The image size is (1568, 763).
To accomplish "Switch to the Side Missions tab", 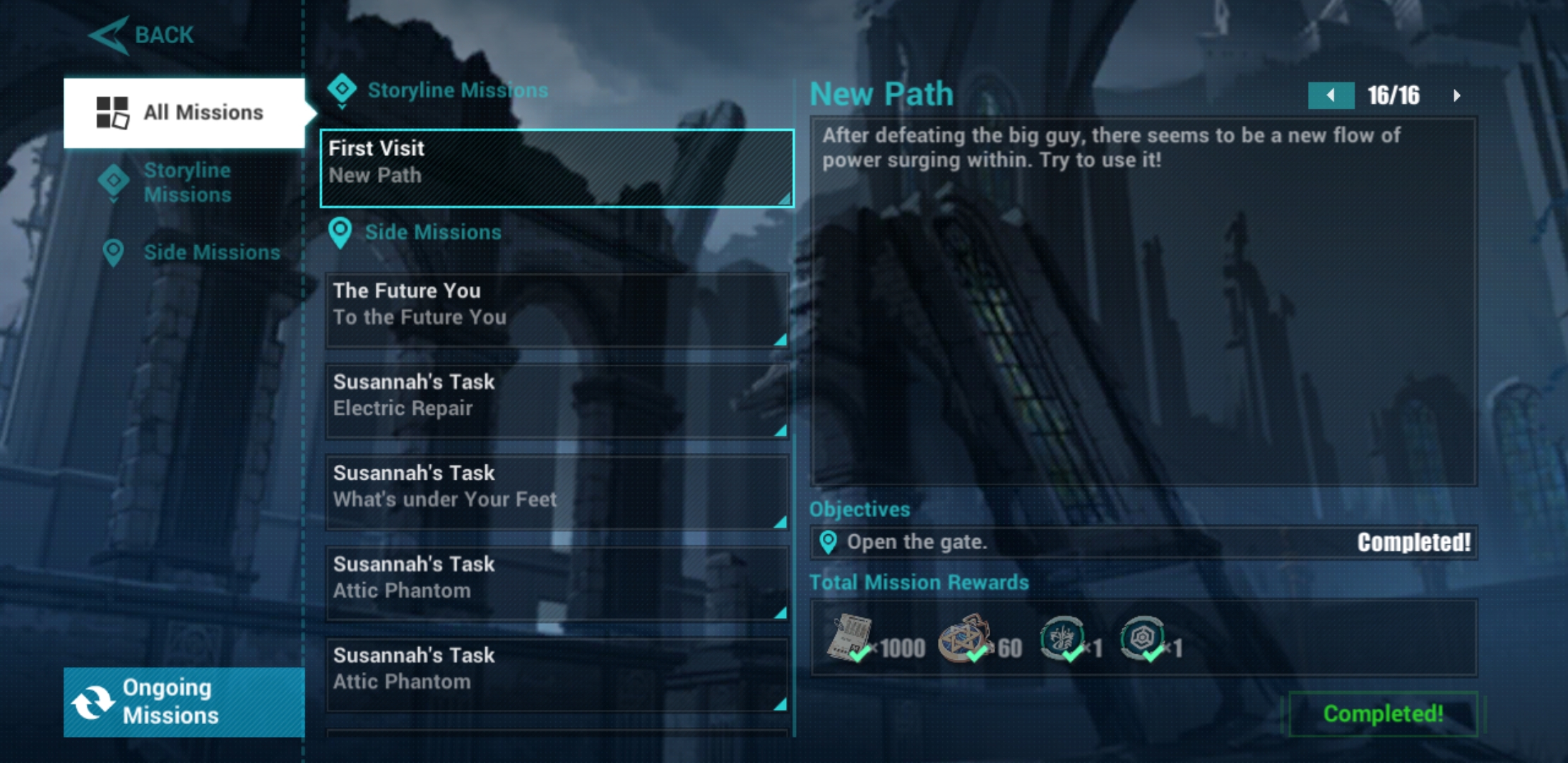I will click(x=212, y=252).
